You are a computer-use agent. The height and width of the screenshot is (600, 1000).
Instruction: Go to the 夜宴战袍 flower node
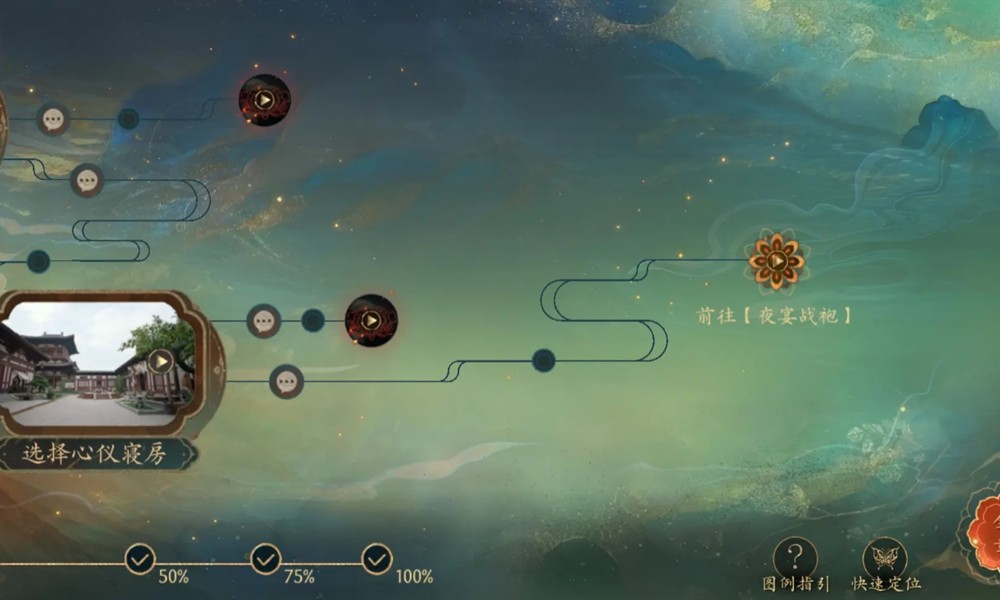click(x=777, y=261)
